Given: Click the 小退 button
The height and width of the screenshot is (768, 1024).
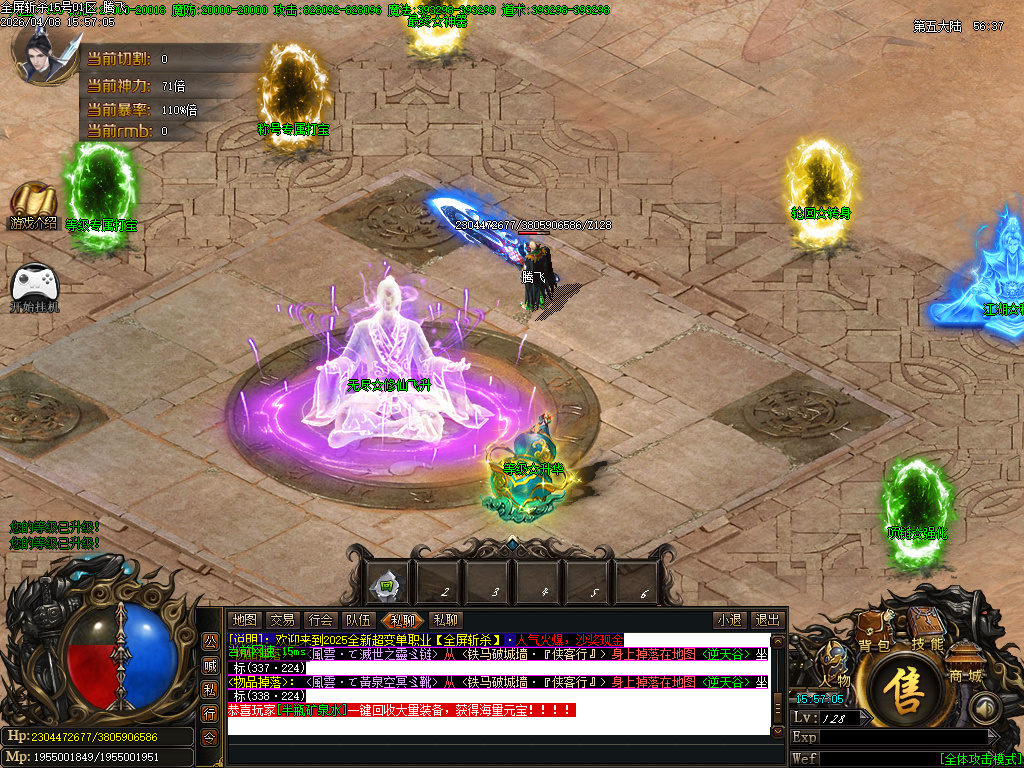Looking at the screenshot, I should click(x=728, y=621).
